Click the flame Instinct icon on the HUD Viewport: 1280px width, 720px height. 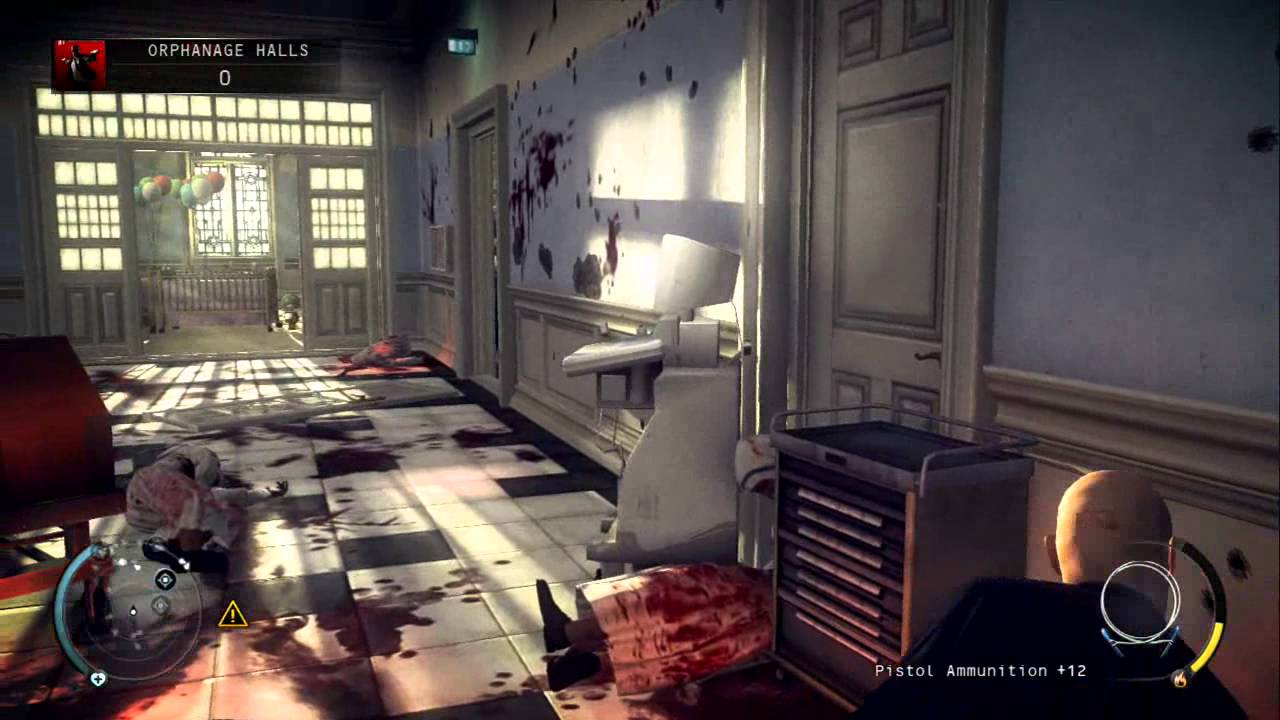click(x=1180, y=679)
